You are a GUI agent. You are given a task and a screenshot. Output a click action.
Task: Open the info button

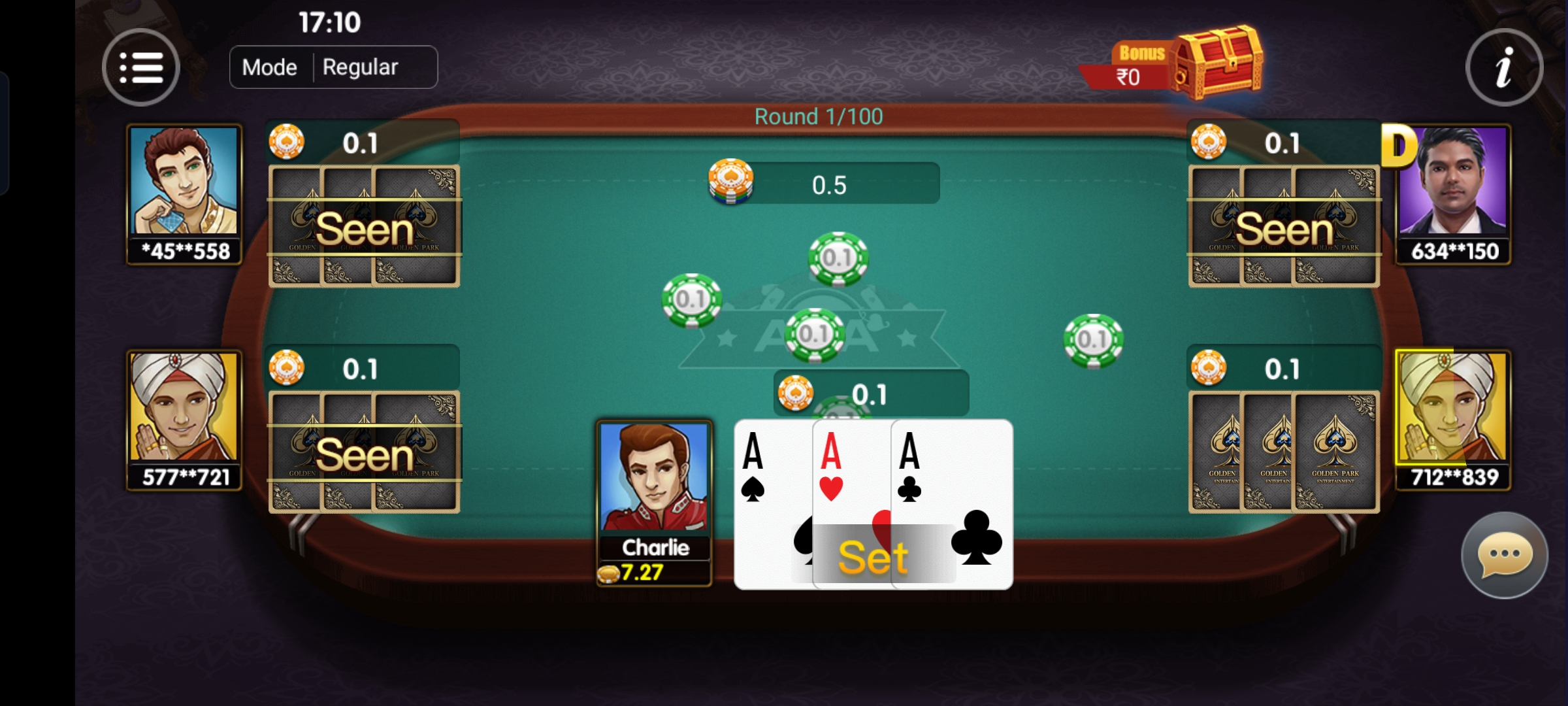point(1504,67)
